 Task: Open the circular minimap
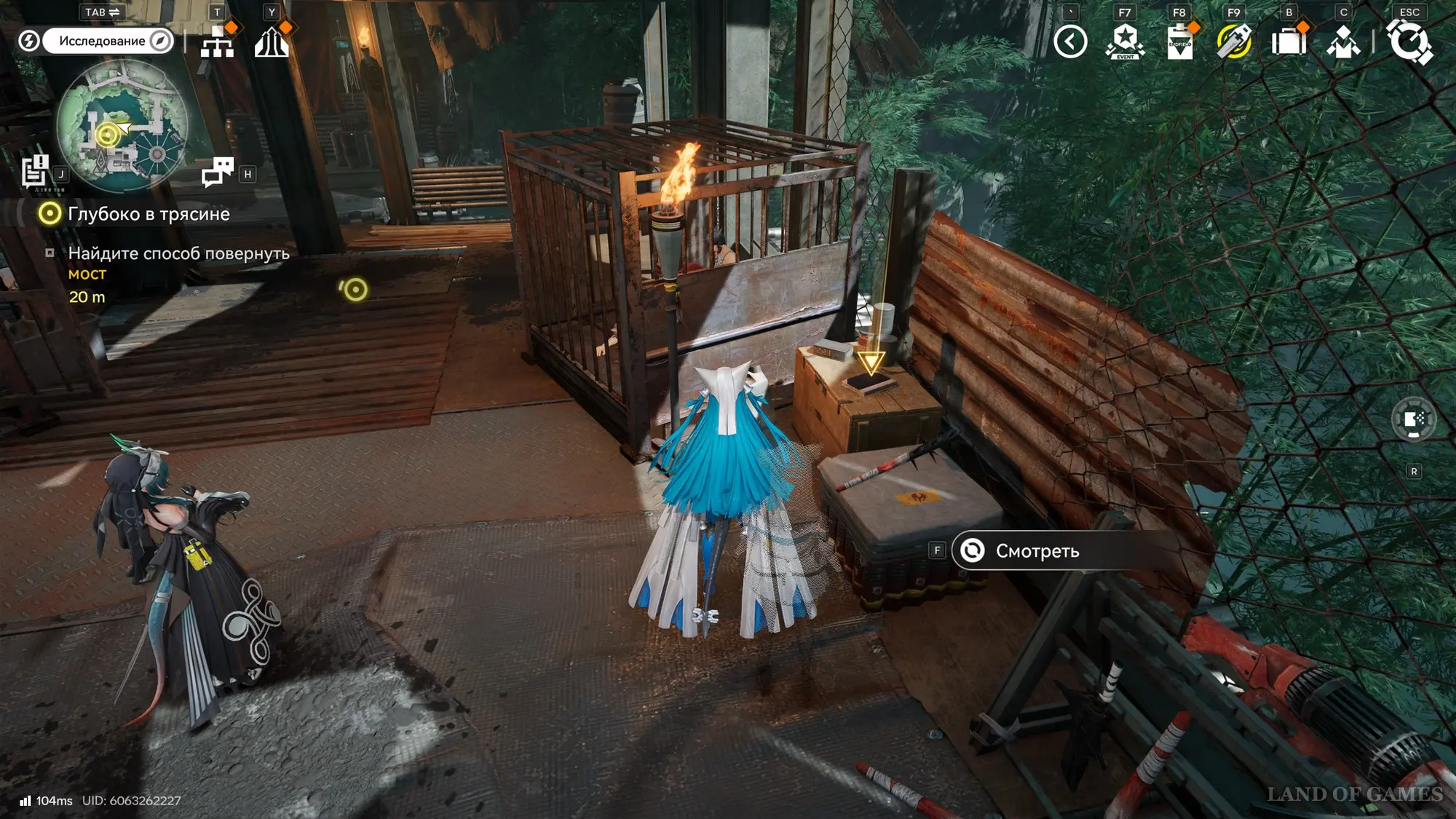(122, 125)
